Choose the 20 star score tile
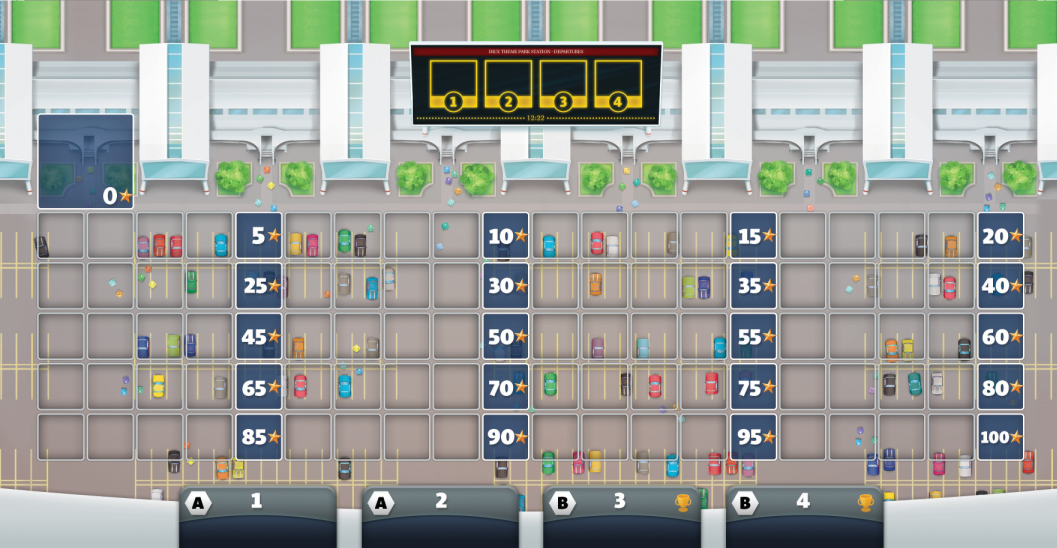 pyautogui.click(x=1001, y=236)
